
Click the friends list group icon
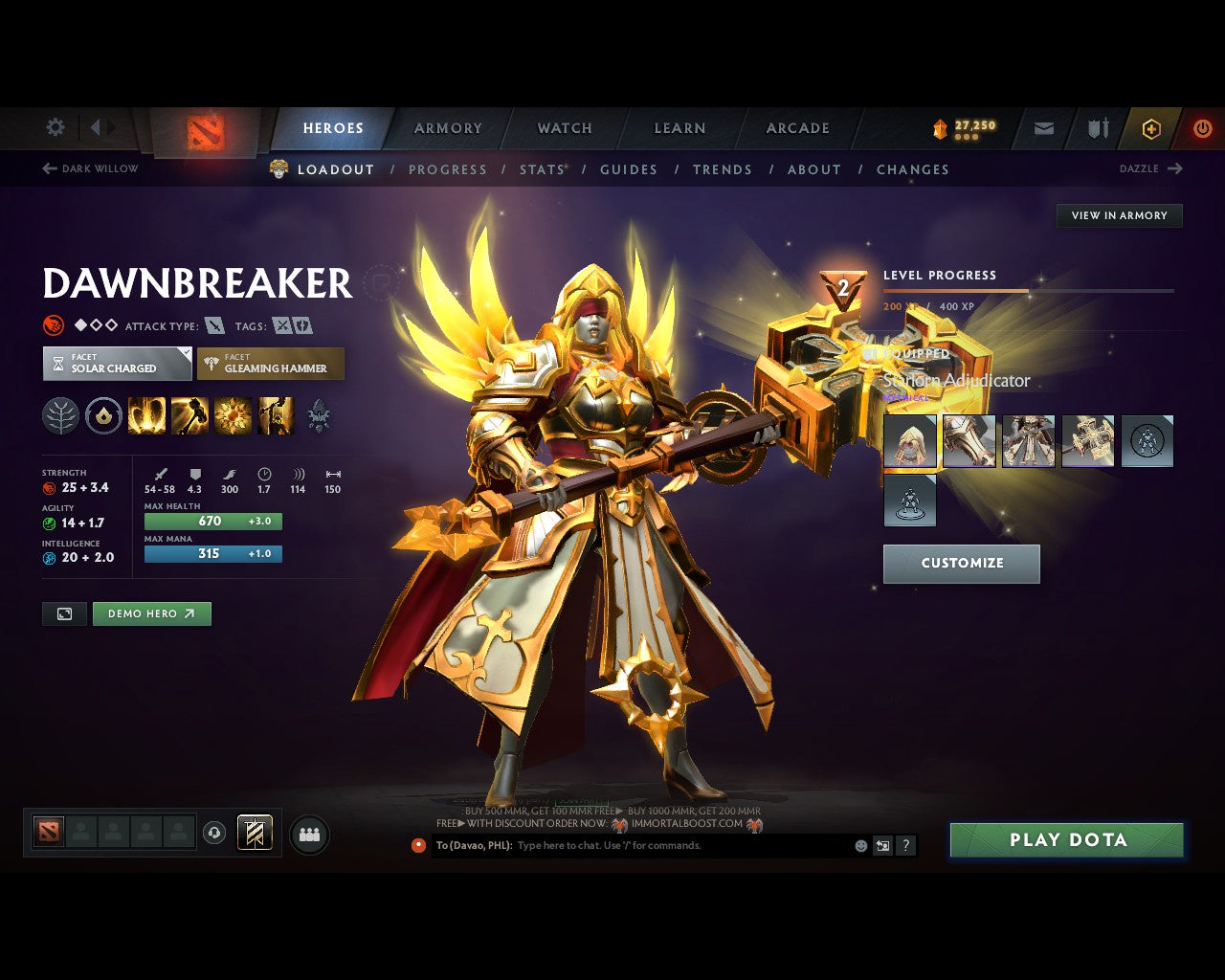(x=307, y=833)
